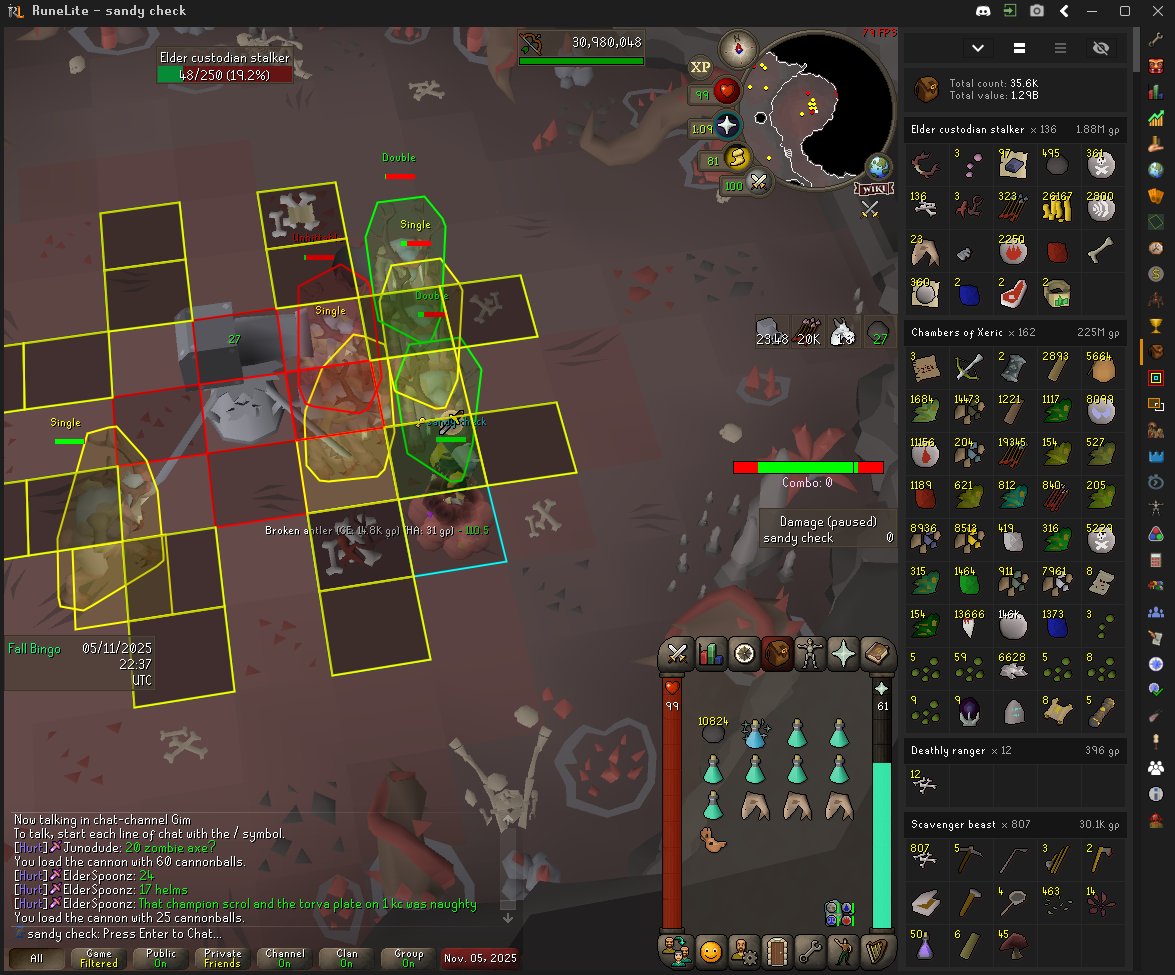Switch chat to the Game filter tab

pyautogui.click(x=99, y=958)
